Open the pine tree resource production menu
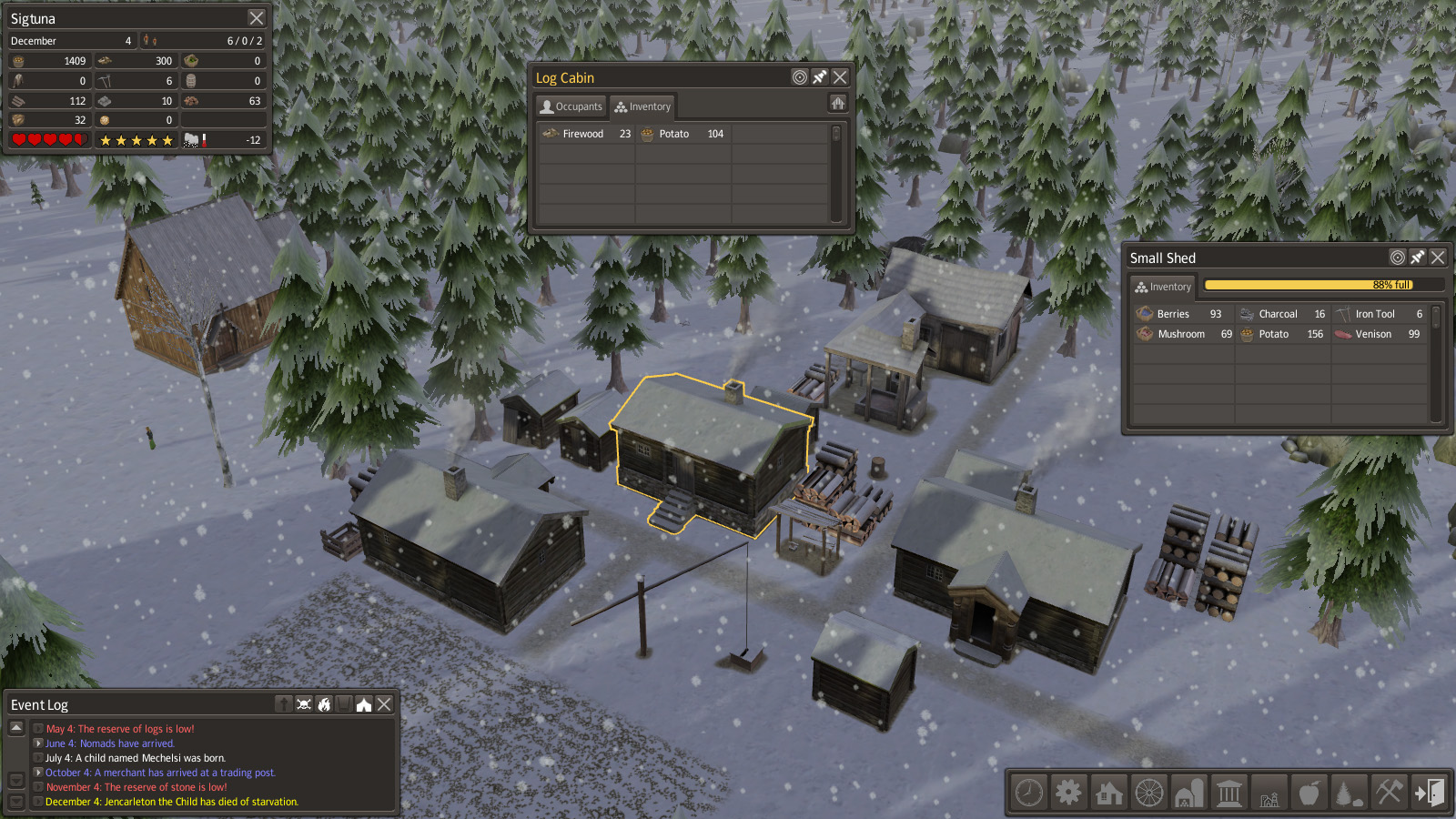 pyautogui.click(x=1349, y=793)
